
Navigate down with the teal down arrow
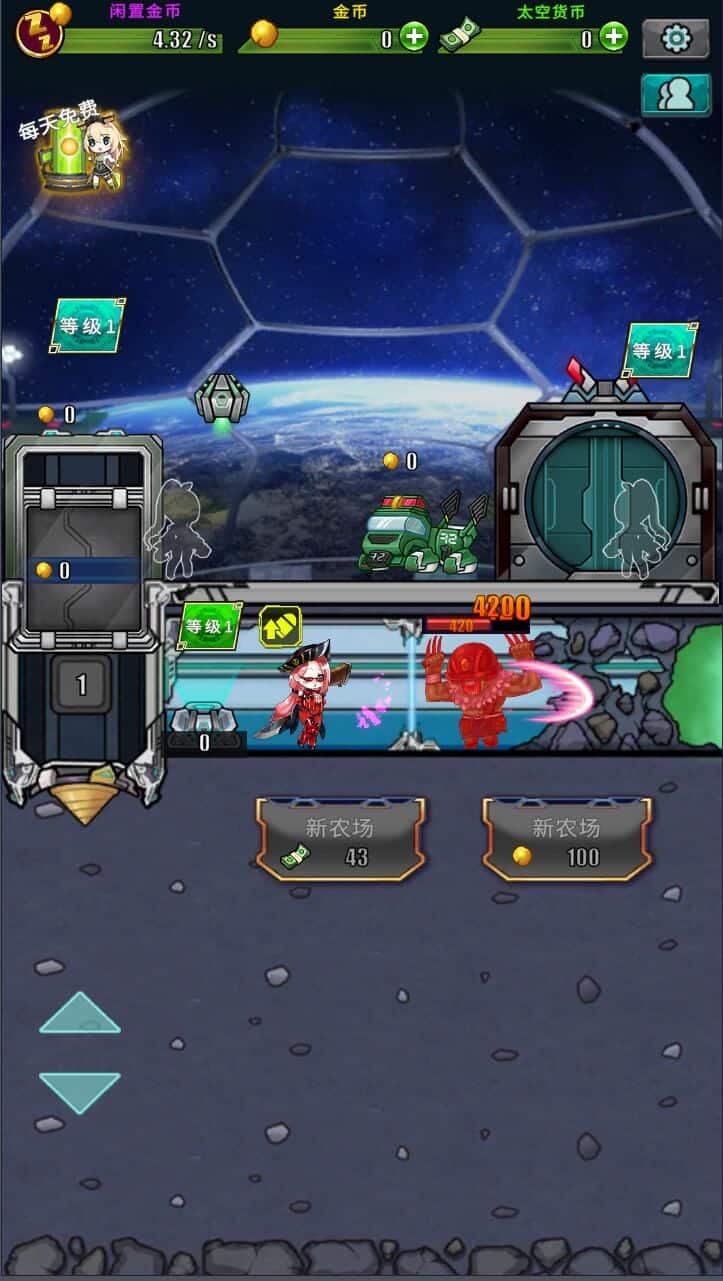[80, 1092]
